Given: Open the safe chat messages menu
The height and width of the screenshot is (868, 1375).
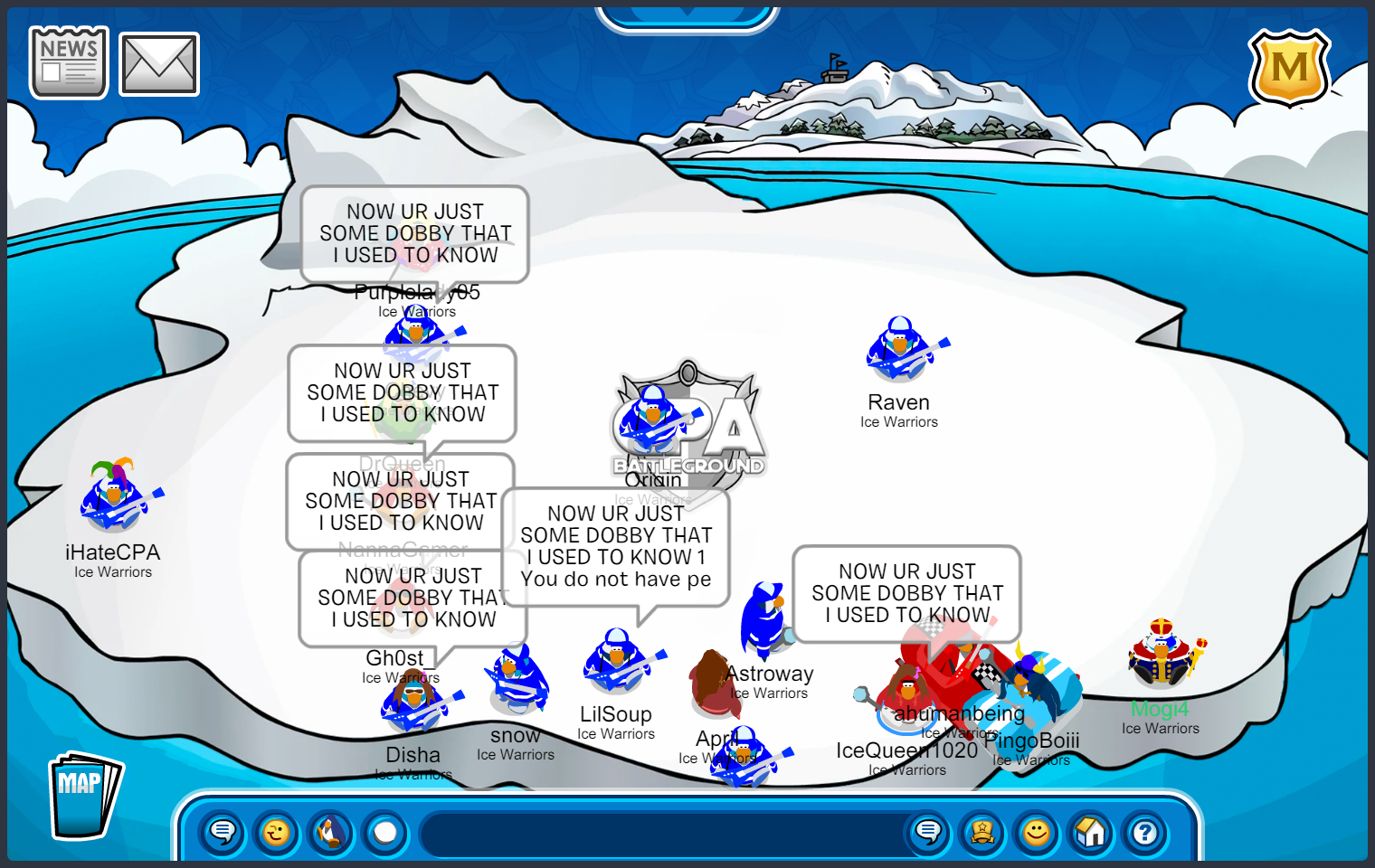Looking at the screenshot, I should (x=223, y=832).
